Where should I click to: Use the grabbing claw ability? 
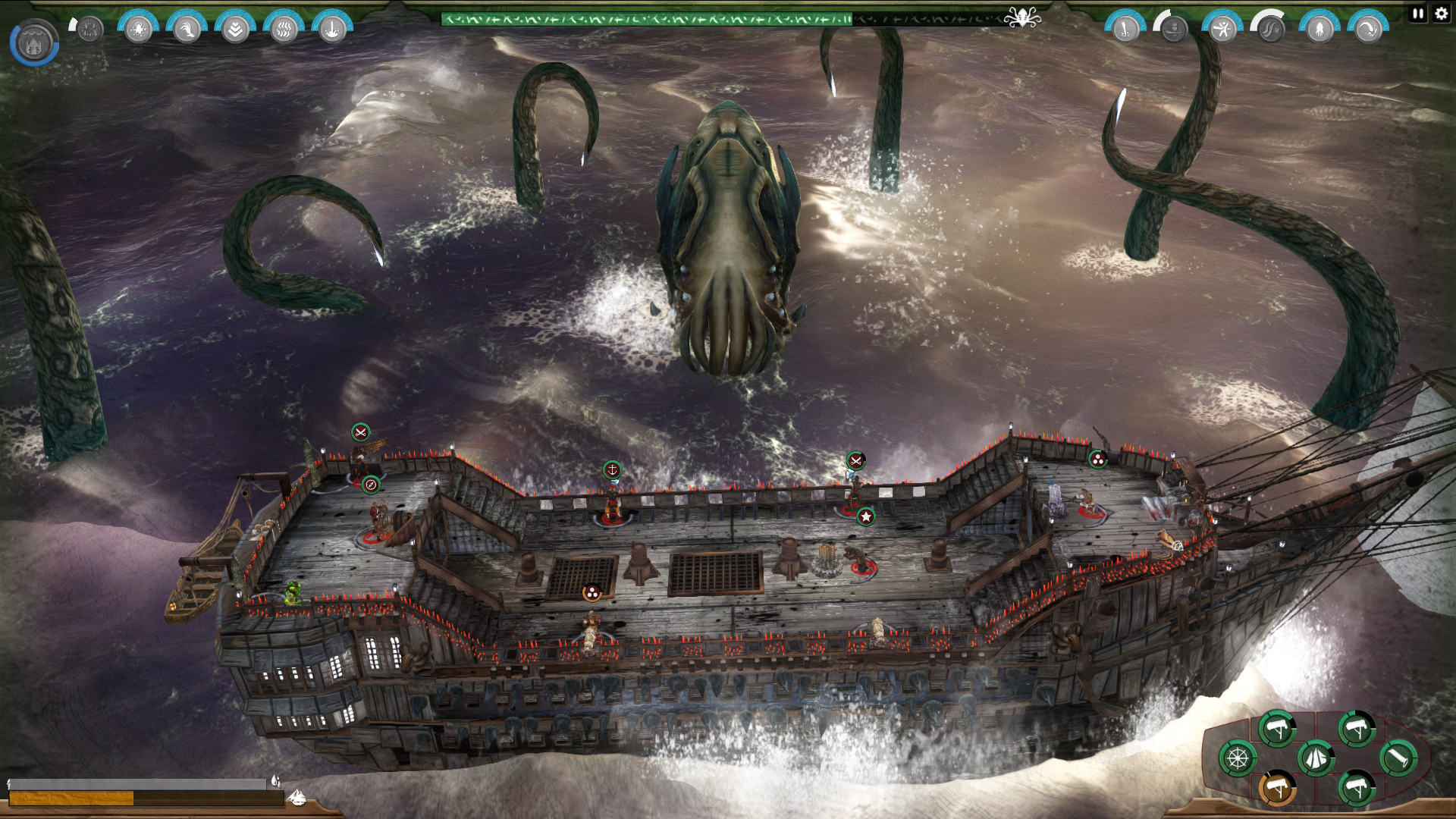tap(187, 30)
